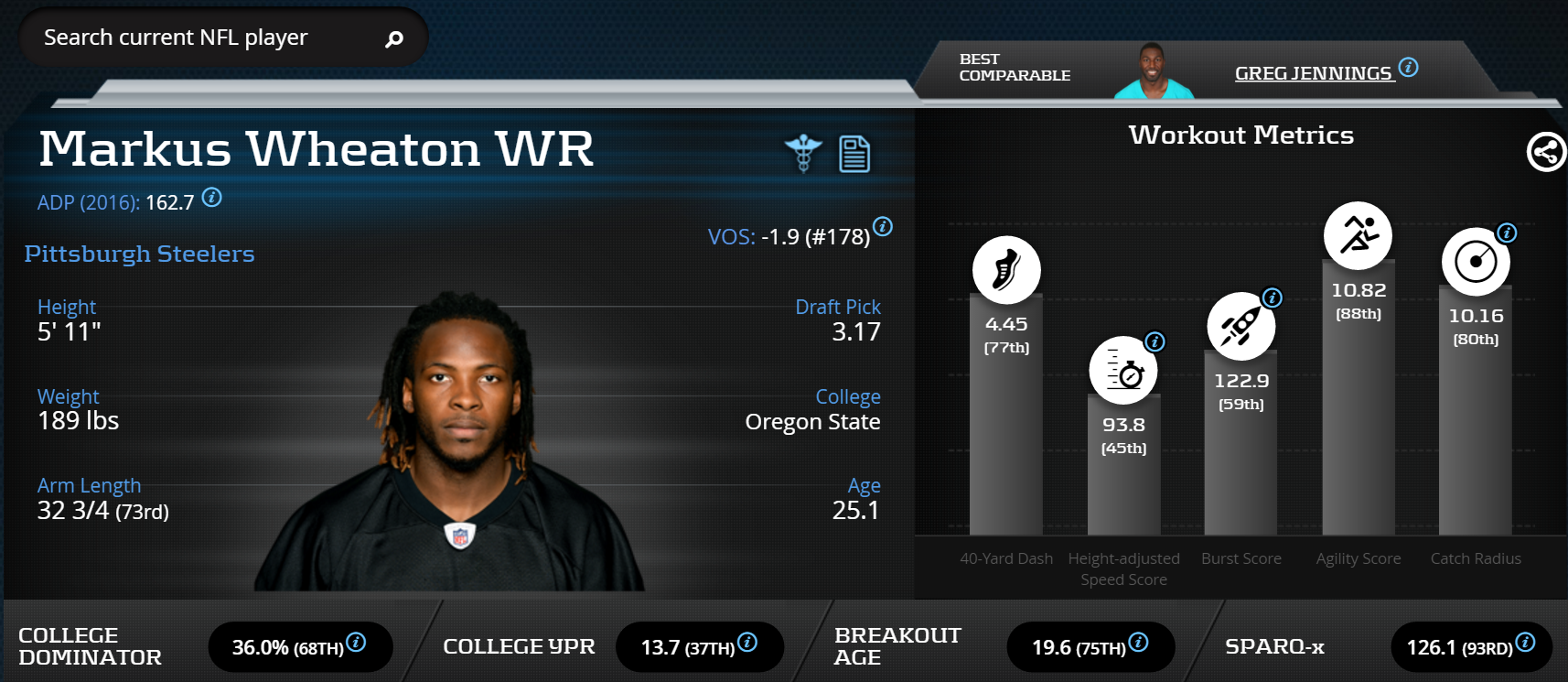Open the Greg Jennings comparable player link
The height and width of the screenshot is (682, 1568).
[1313, 73]
